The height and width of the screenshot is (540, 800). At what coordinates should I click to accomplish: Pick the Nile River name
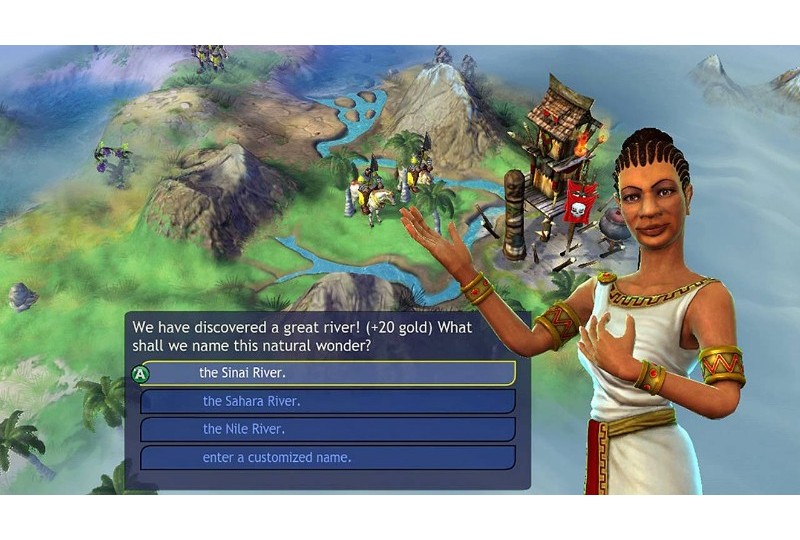[328, 429]
